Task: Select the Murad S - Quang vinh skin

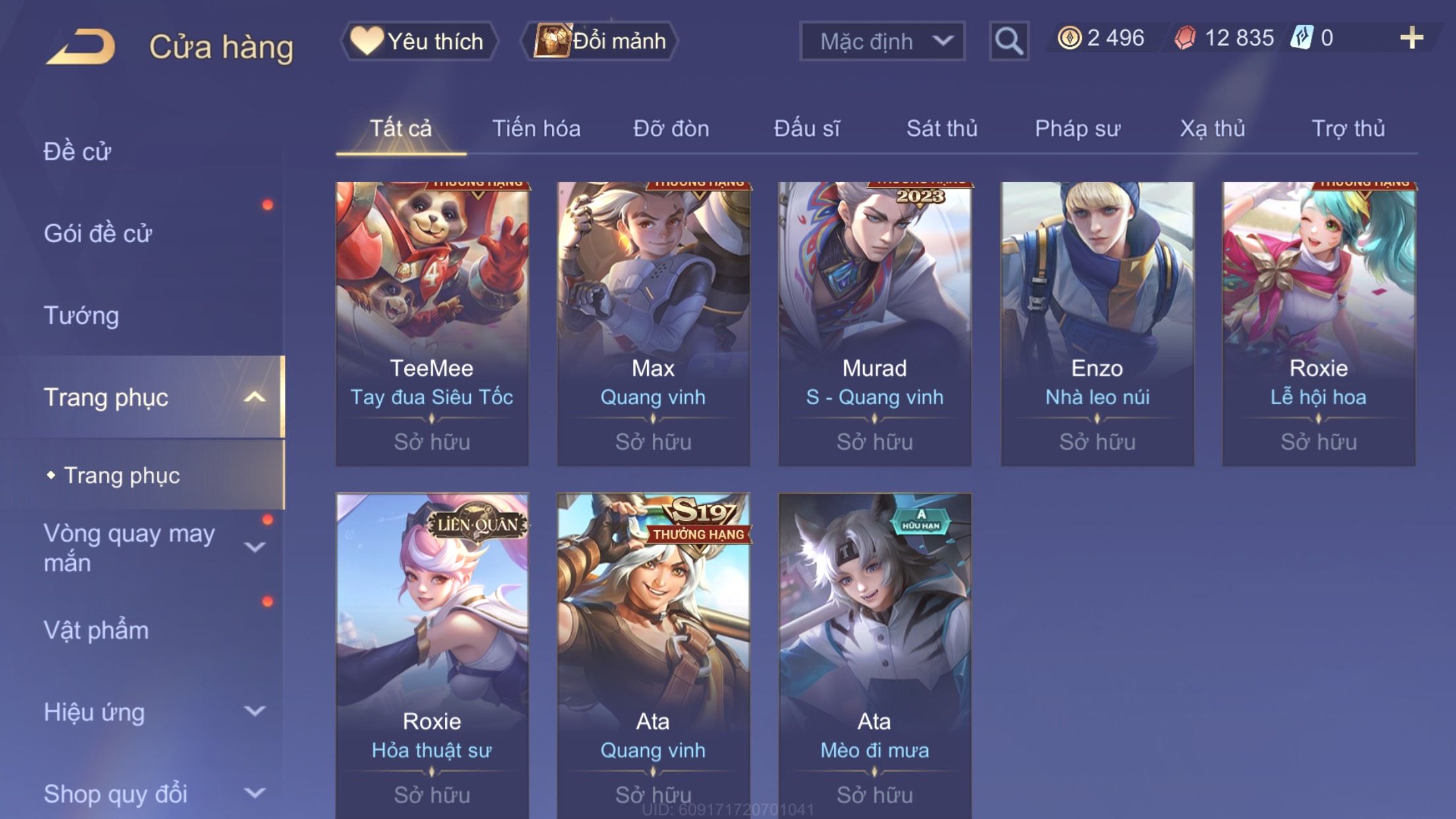Action: (x=874, y=323)
